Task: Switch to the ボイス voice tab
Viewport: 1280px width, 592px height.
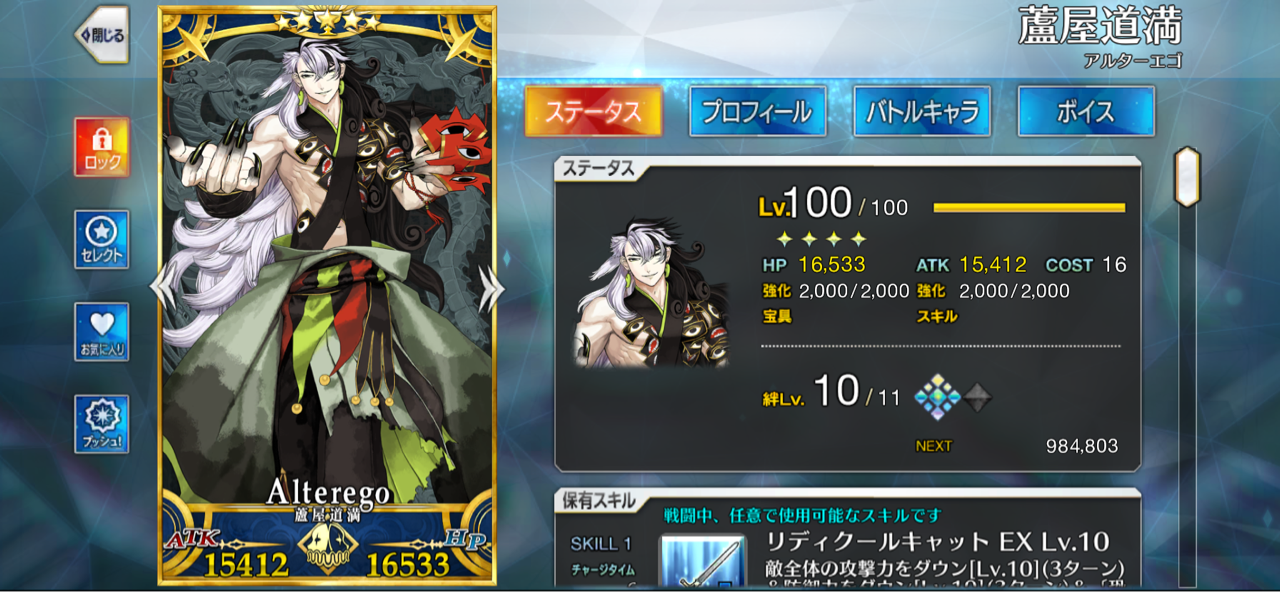Action: coord(1086,111)
